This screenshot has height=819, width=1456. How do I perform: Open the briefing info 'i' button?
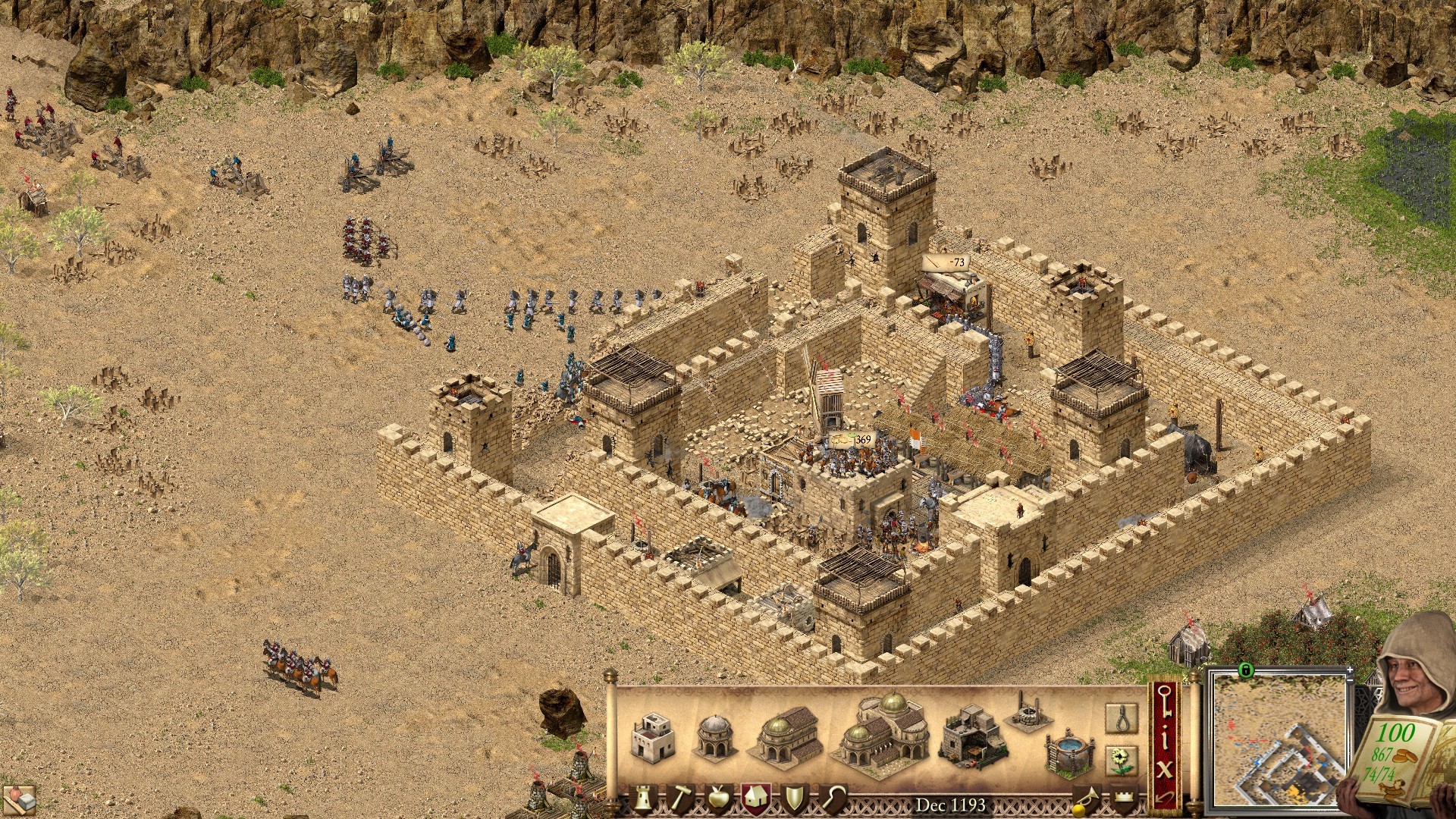(x=1165, y=739)
